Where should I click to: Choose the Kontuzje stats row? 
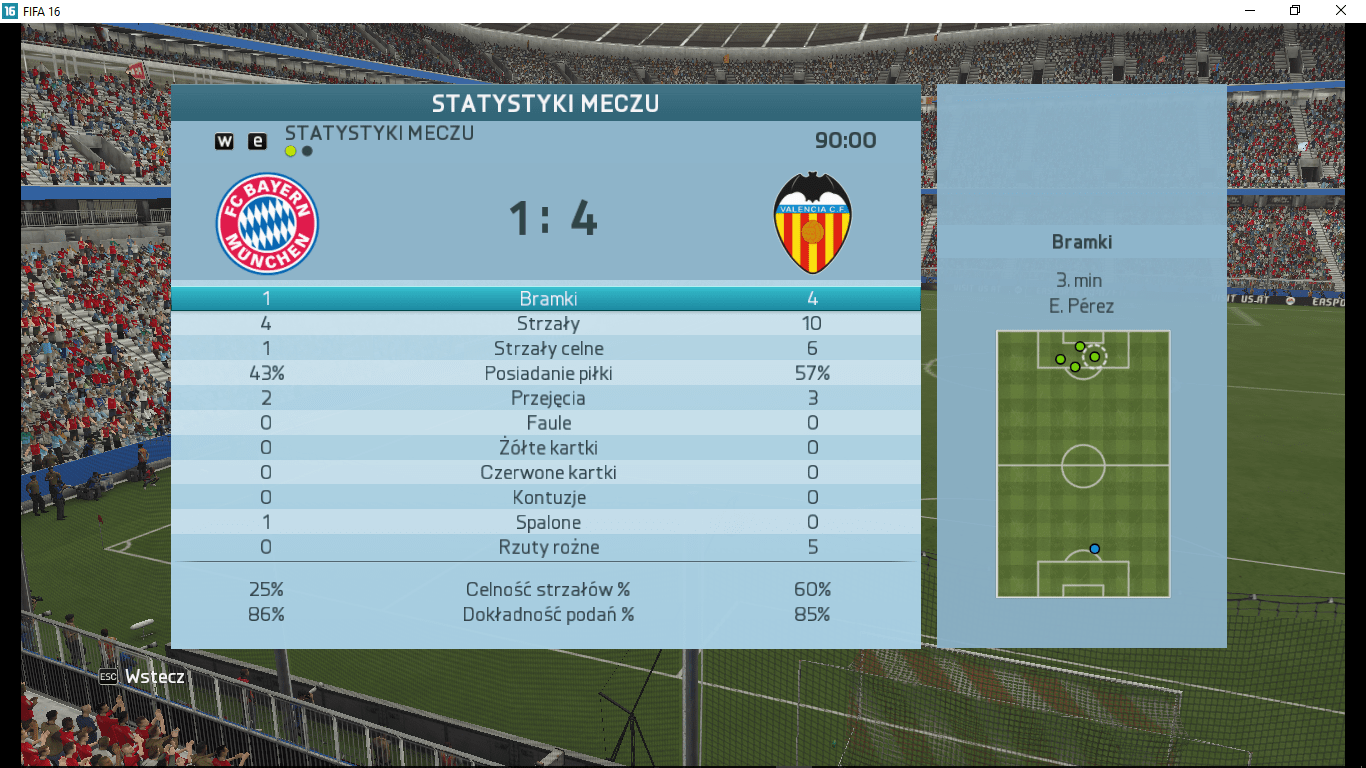547,498
